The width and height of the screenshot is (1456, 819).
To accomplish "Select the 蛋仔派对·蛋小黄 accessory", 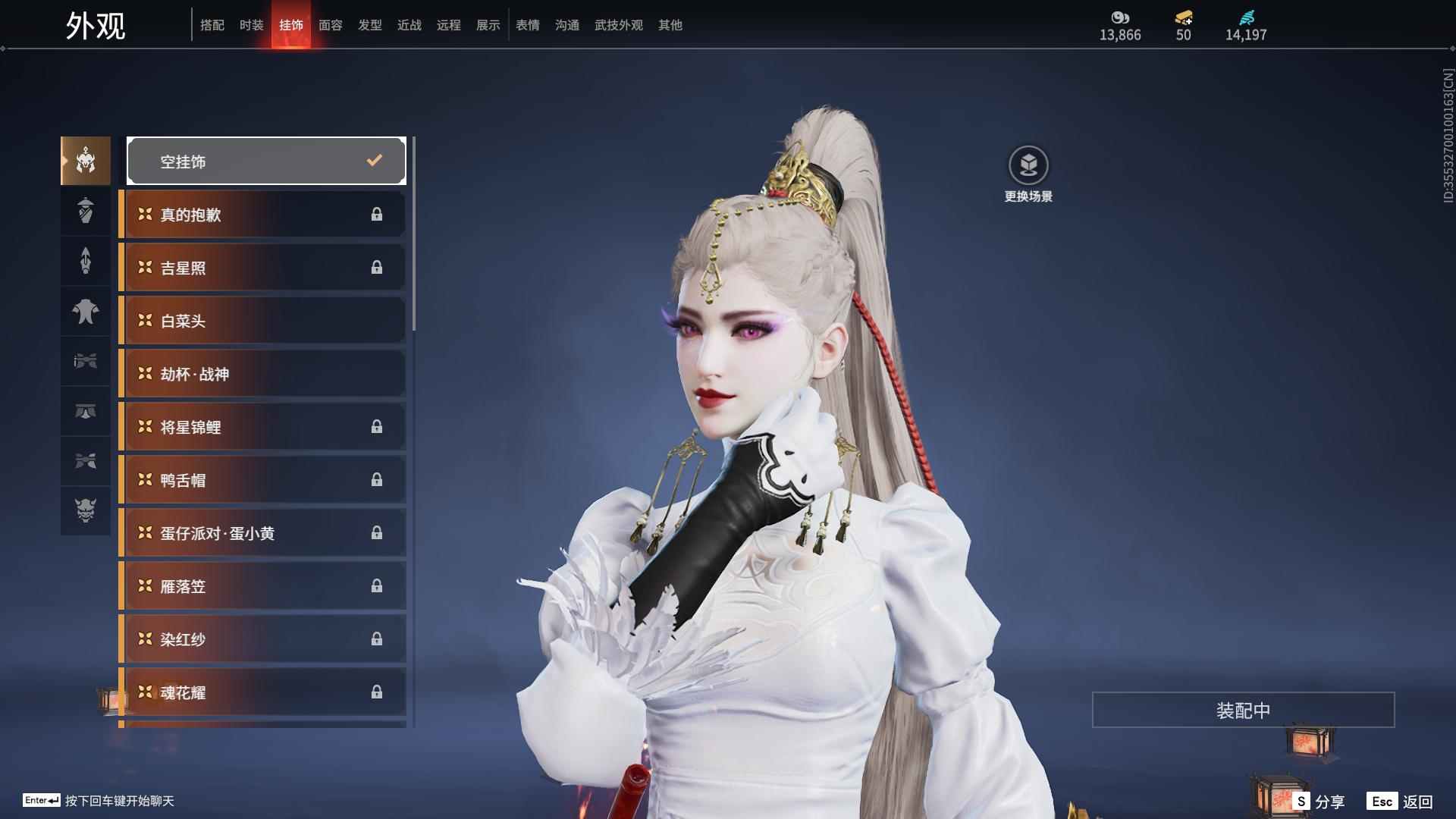I will coord(262,533).
